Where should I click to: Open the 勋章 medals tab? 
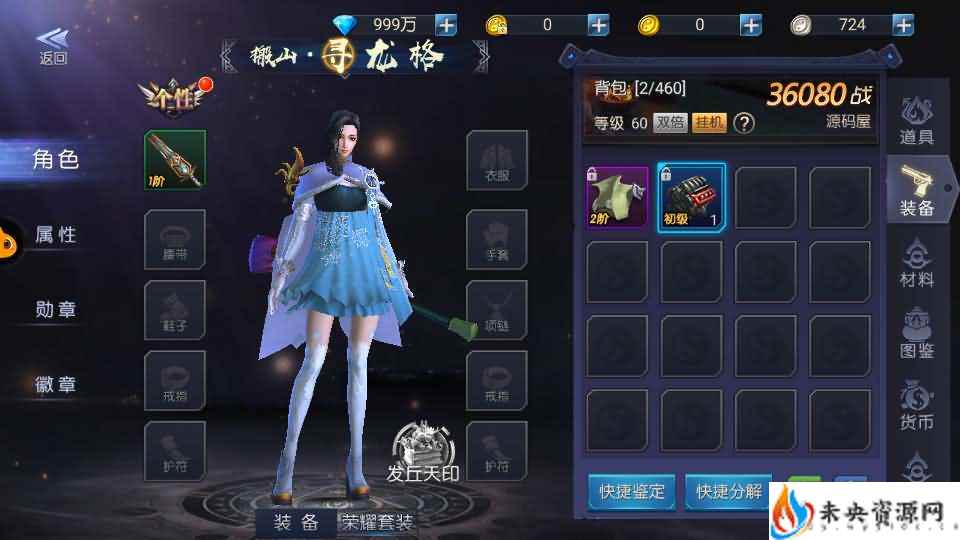56,309
